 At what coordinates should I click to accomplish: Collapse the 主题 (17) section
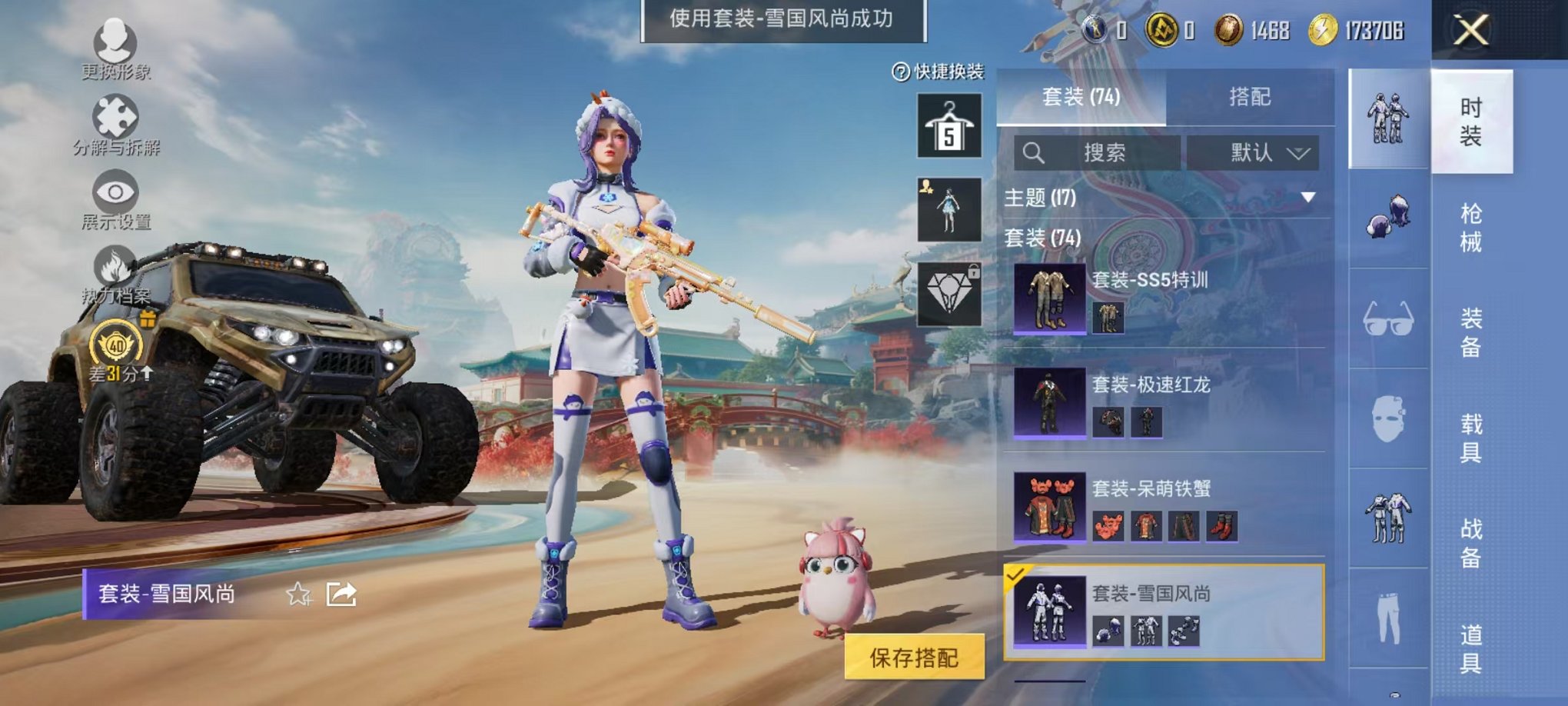click(1309, 196)
